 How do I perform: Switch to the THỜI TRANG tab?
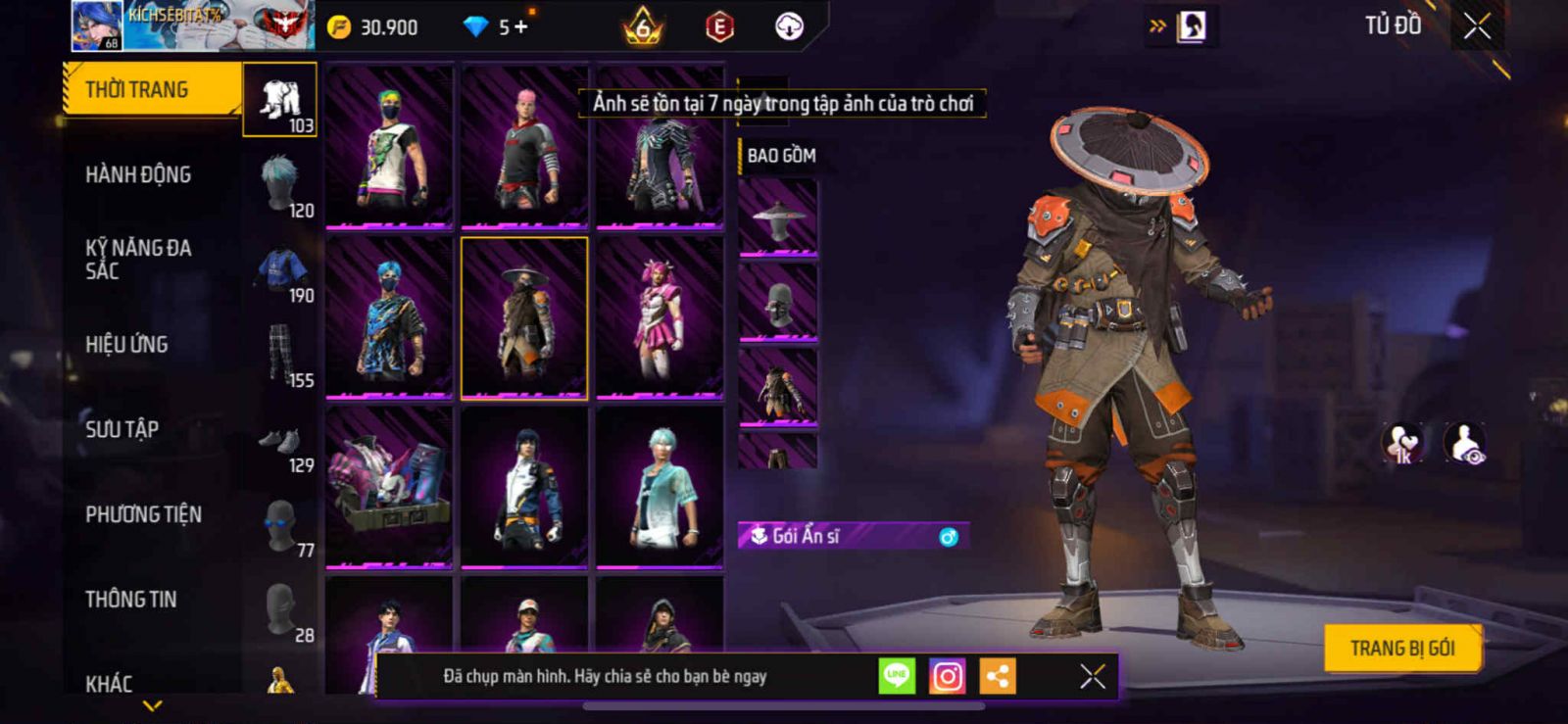tap(152, 90)
